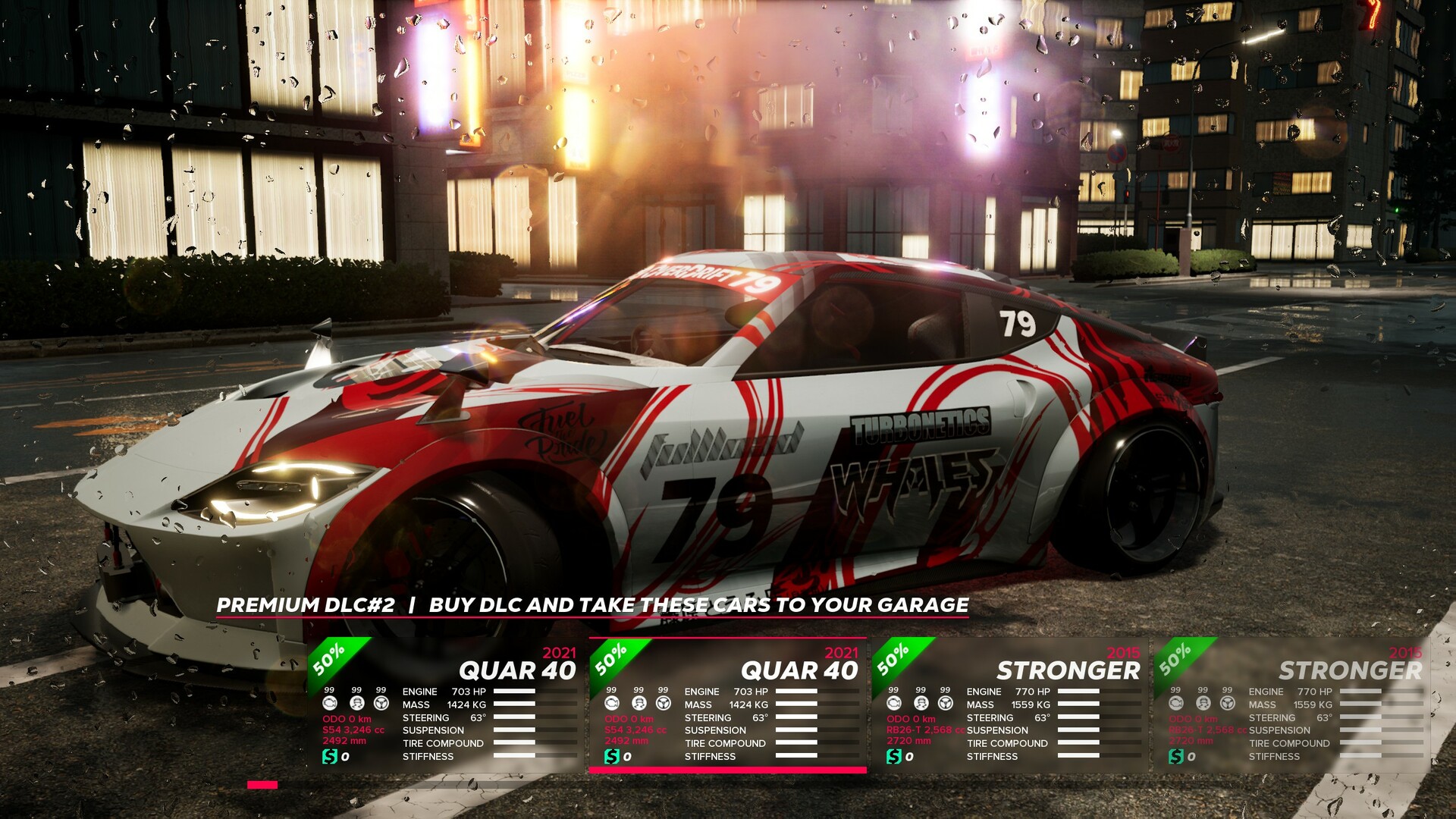The image size is (1456, 819).
Task: Click the driver skill icon on the second QUAR 40 card
Action: point(638,703)
